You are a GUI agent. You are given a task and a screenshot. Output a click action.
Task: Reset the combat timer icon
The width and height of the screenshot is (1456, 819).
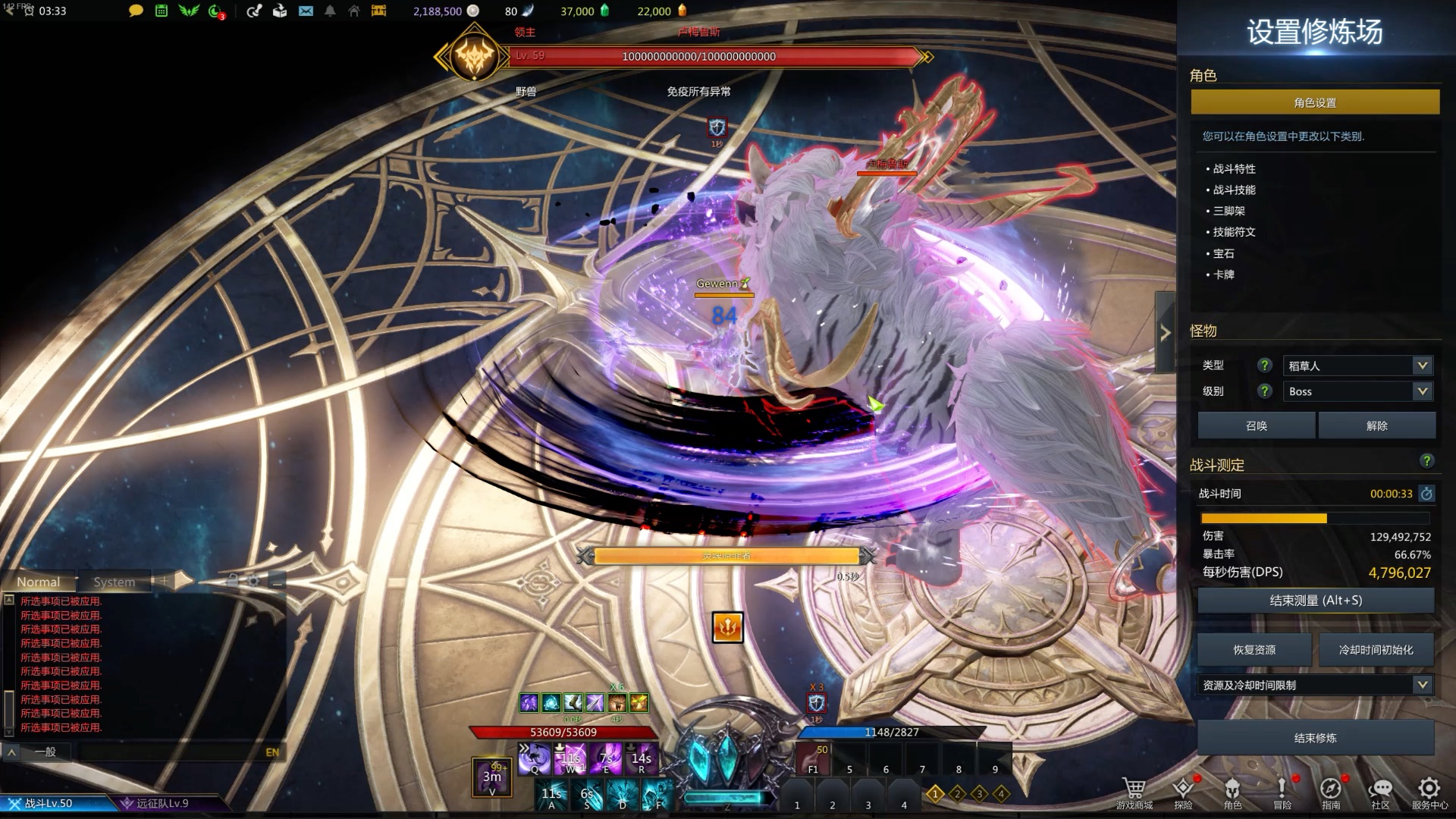tap(1426, 494)
